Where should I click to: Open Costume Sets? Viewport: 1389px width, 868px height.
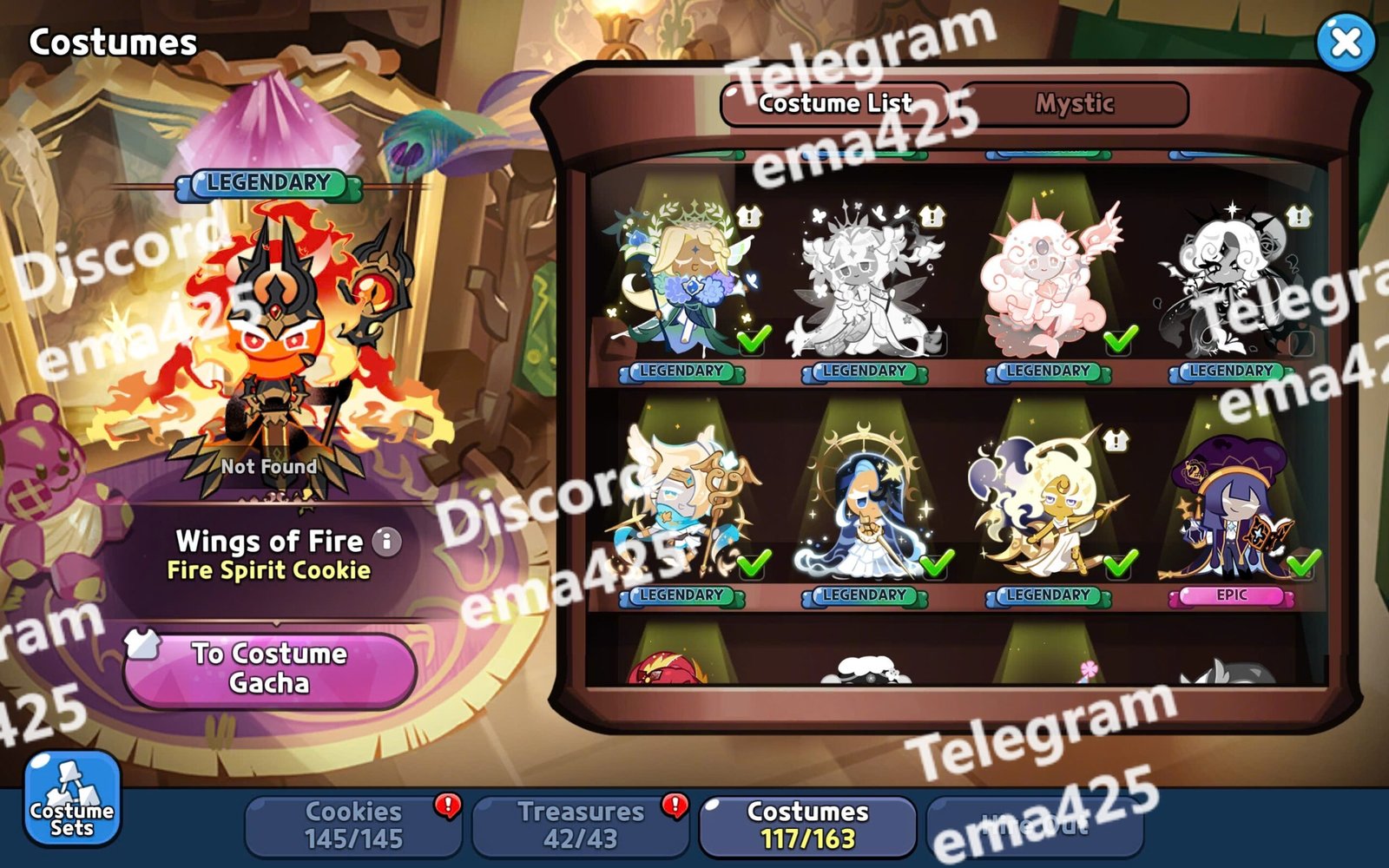click(x=71, y=799)
